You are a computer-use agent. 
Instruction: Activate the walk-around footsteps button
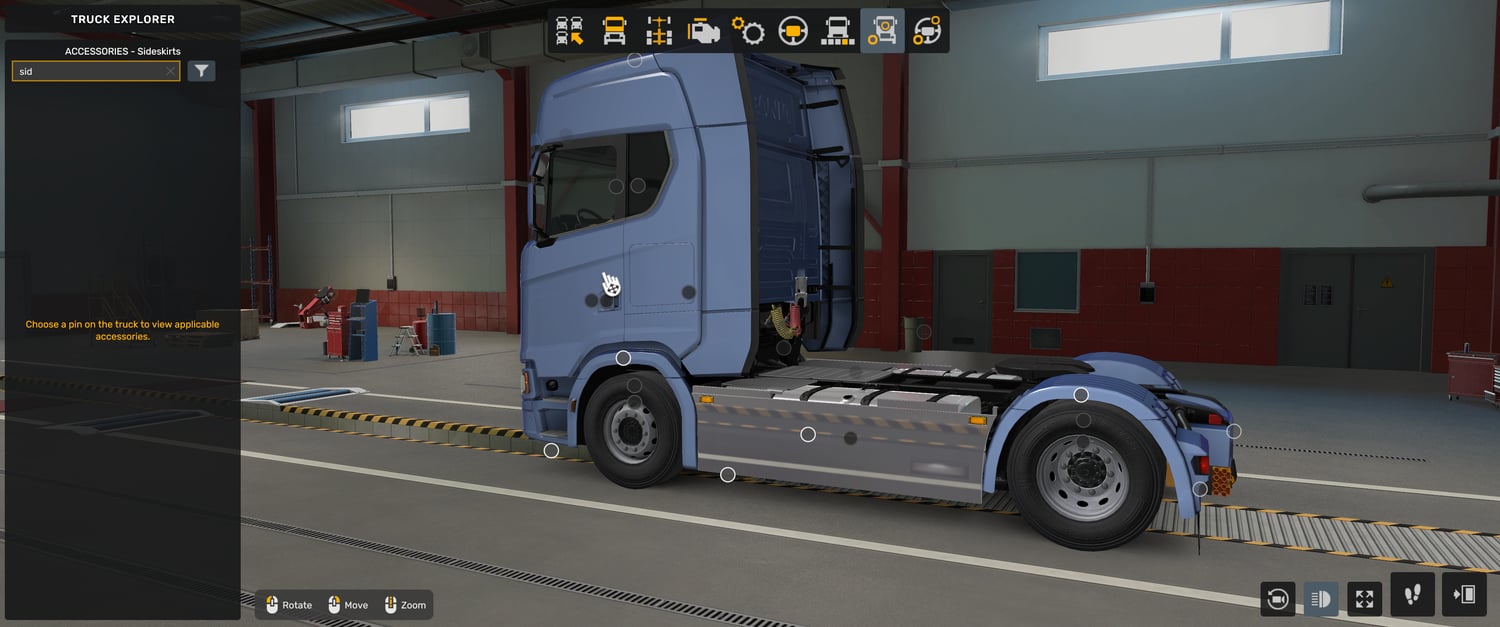(x=1412, y=595)
